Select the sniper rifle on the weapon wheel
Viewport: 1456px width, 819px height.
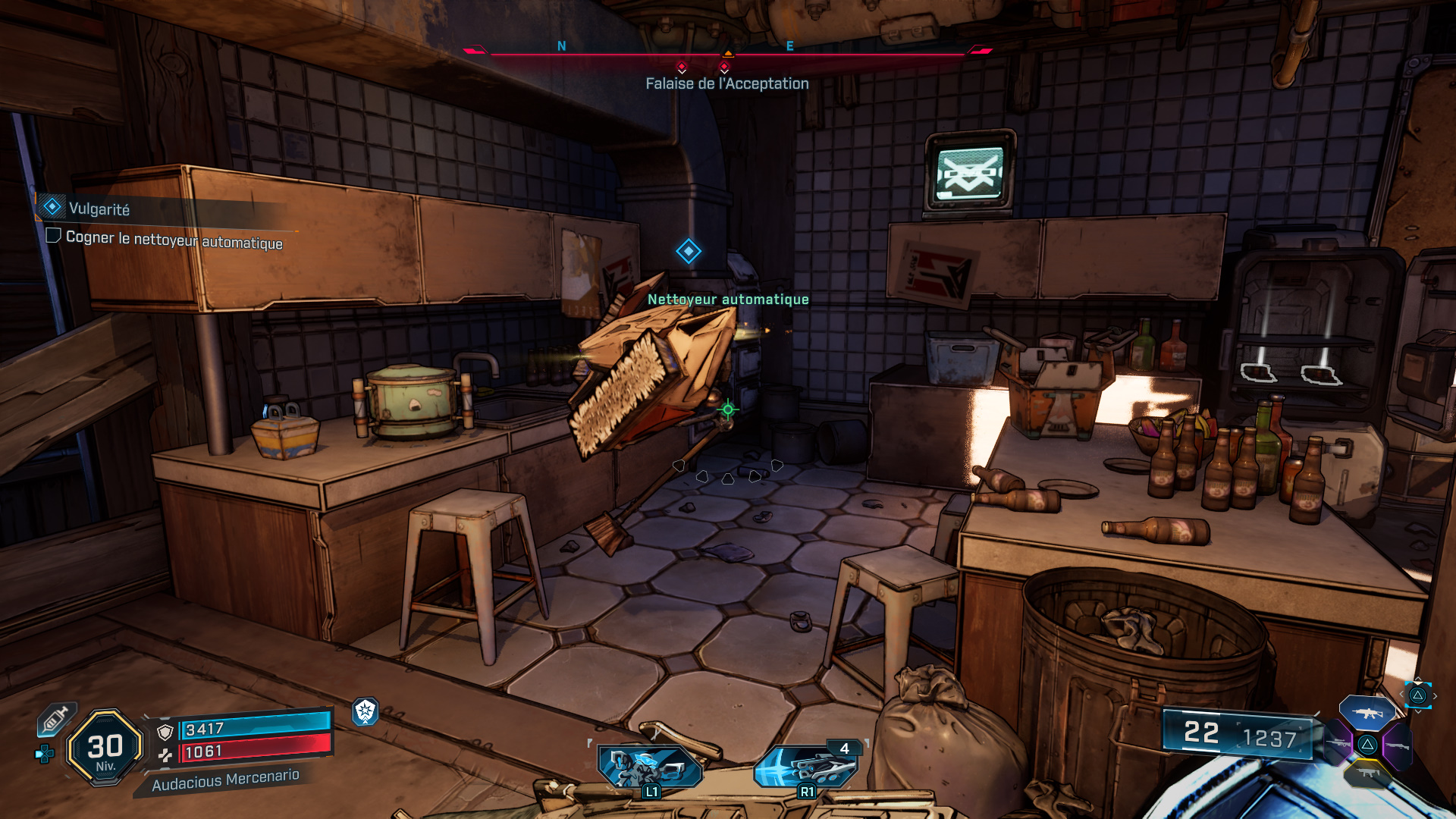[1340, 743]
